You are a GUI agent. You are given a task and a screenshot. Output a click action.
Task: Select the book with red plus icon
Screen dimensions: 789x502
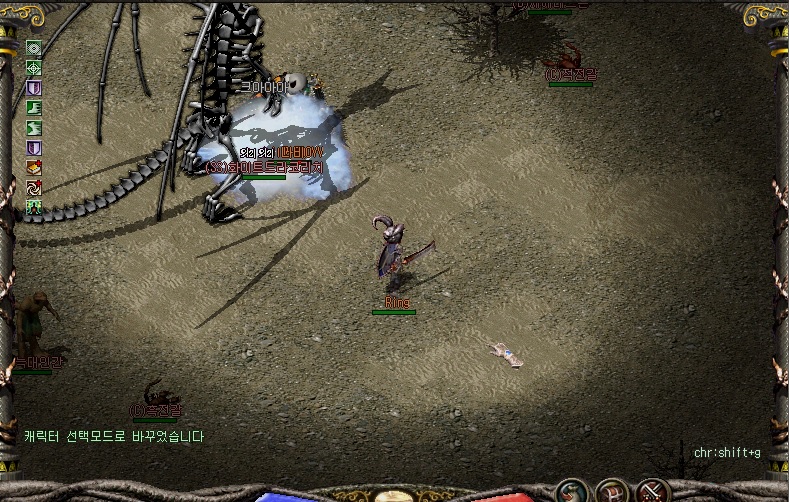click(34, 167)
